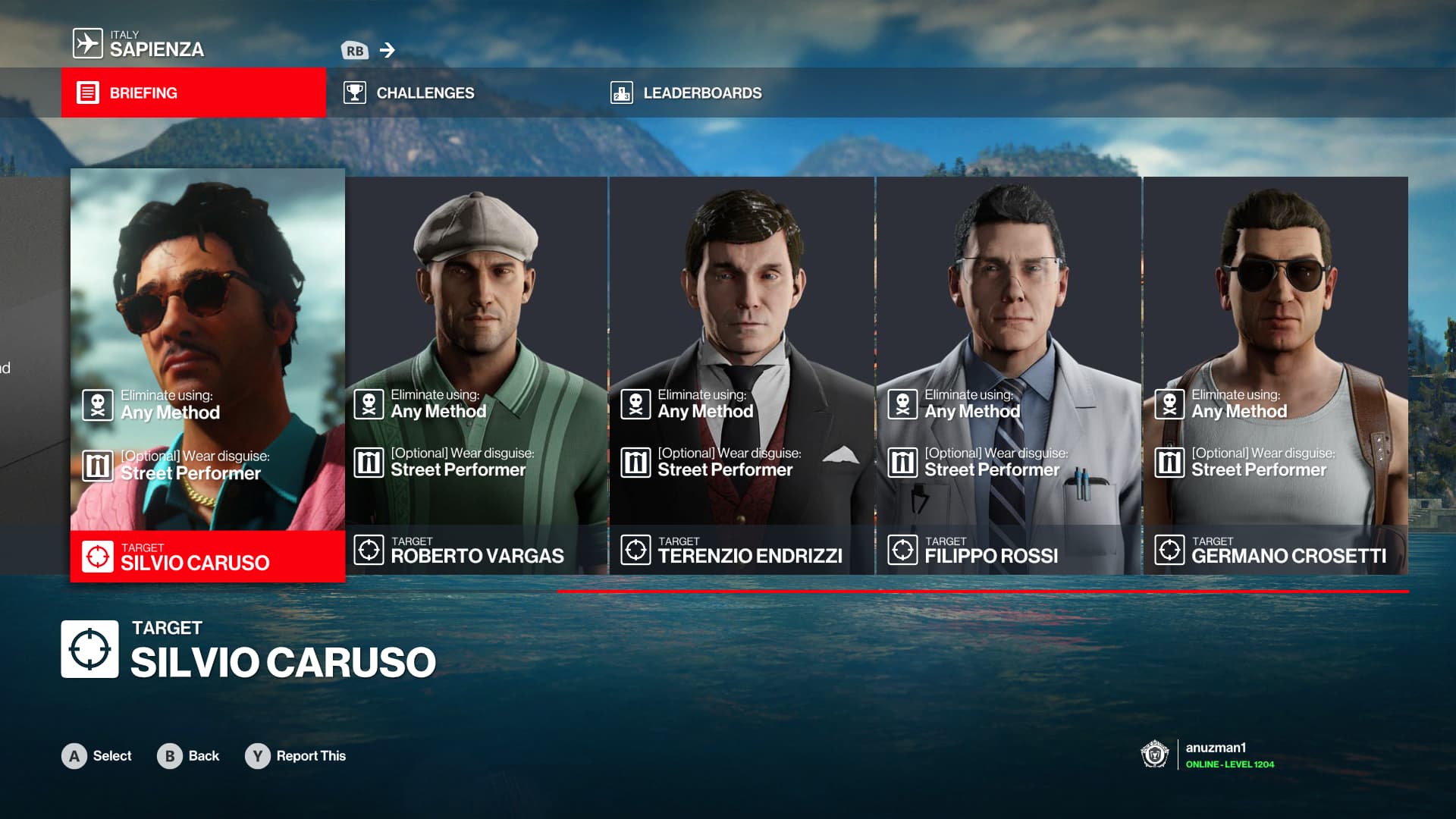Screen dimensions: 1456x819
Task: Switch to the Briefing tab
Action: click(193, 93)
